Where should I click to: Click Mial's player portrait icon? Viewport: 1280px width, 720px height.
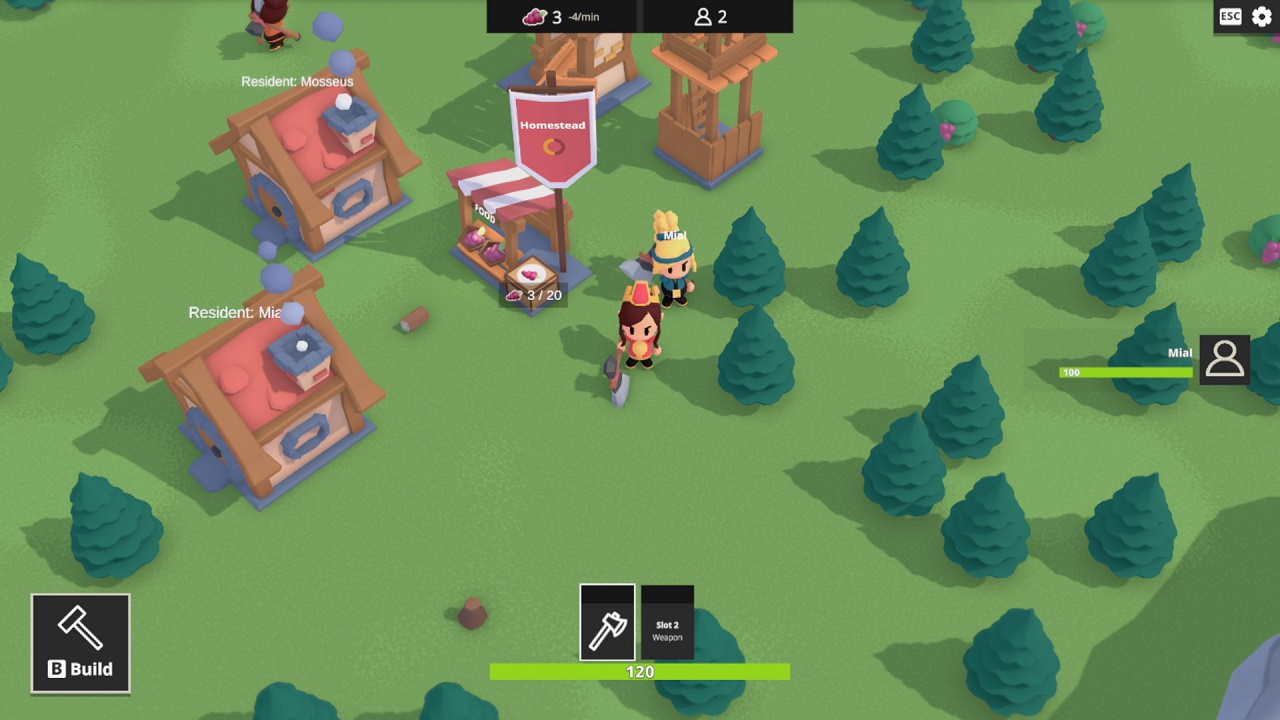1224,360
